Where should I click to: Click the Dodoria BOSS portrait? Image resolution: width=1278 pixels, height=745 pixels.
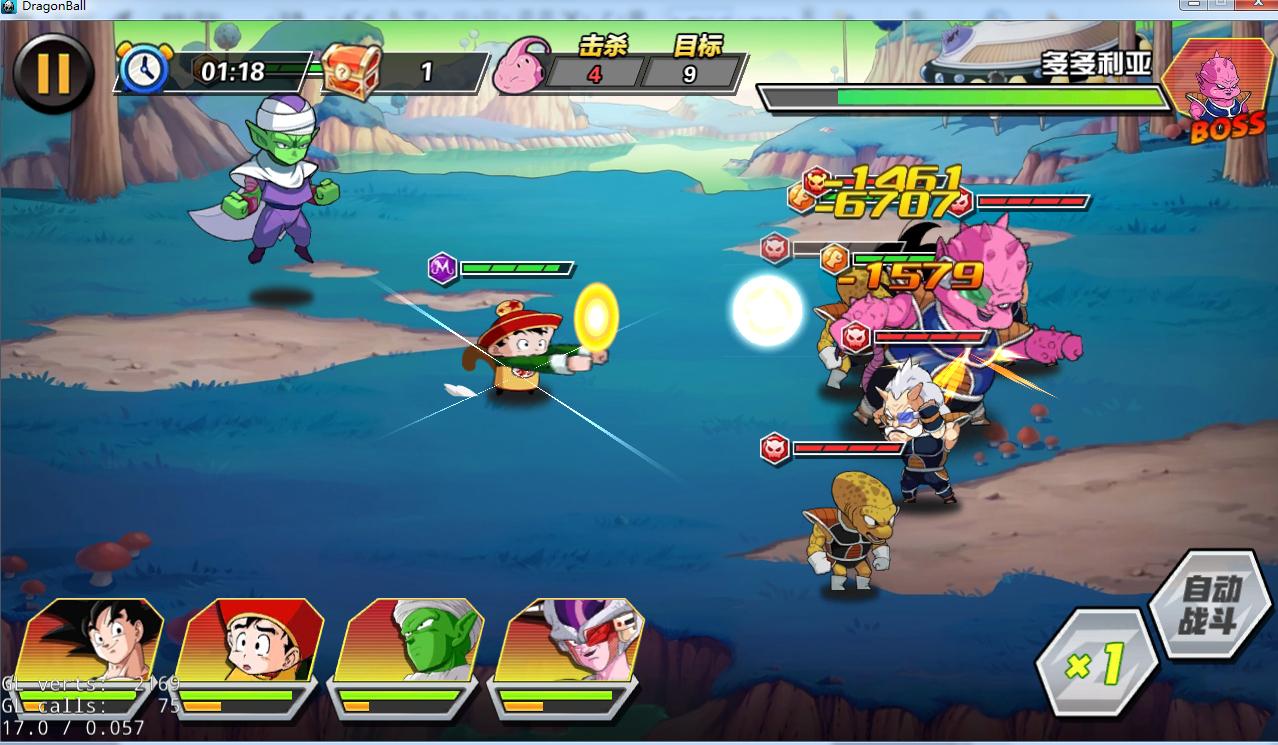[1221, 92]
